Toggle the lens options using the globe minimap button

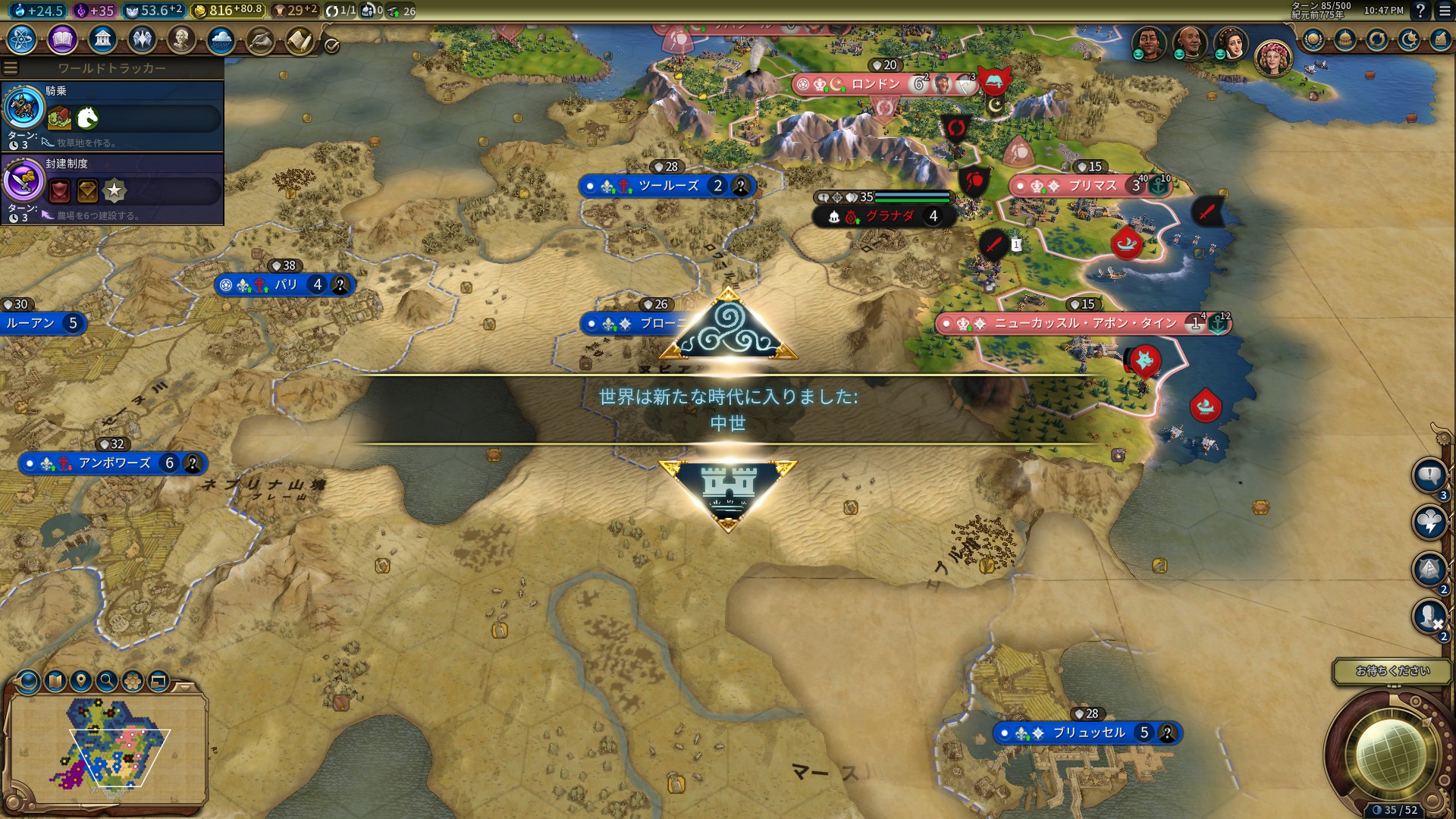coord(27,682)
